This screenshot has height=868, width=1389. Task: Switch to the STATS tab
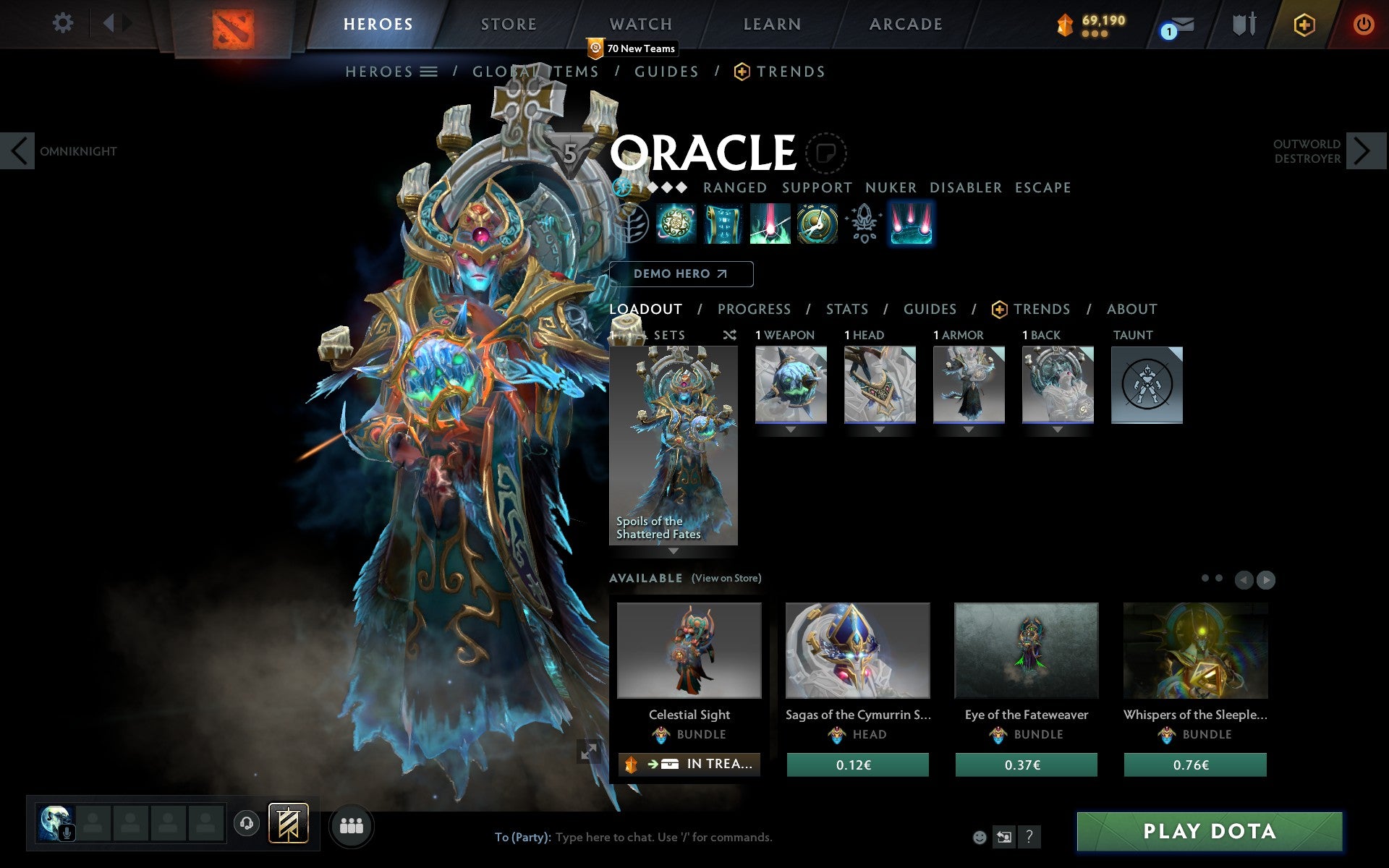[x=846, y=309]
